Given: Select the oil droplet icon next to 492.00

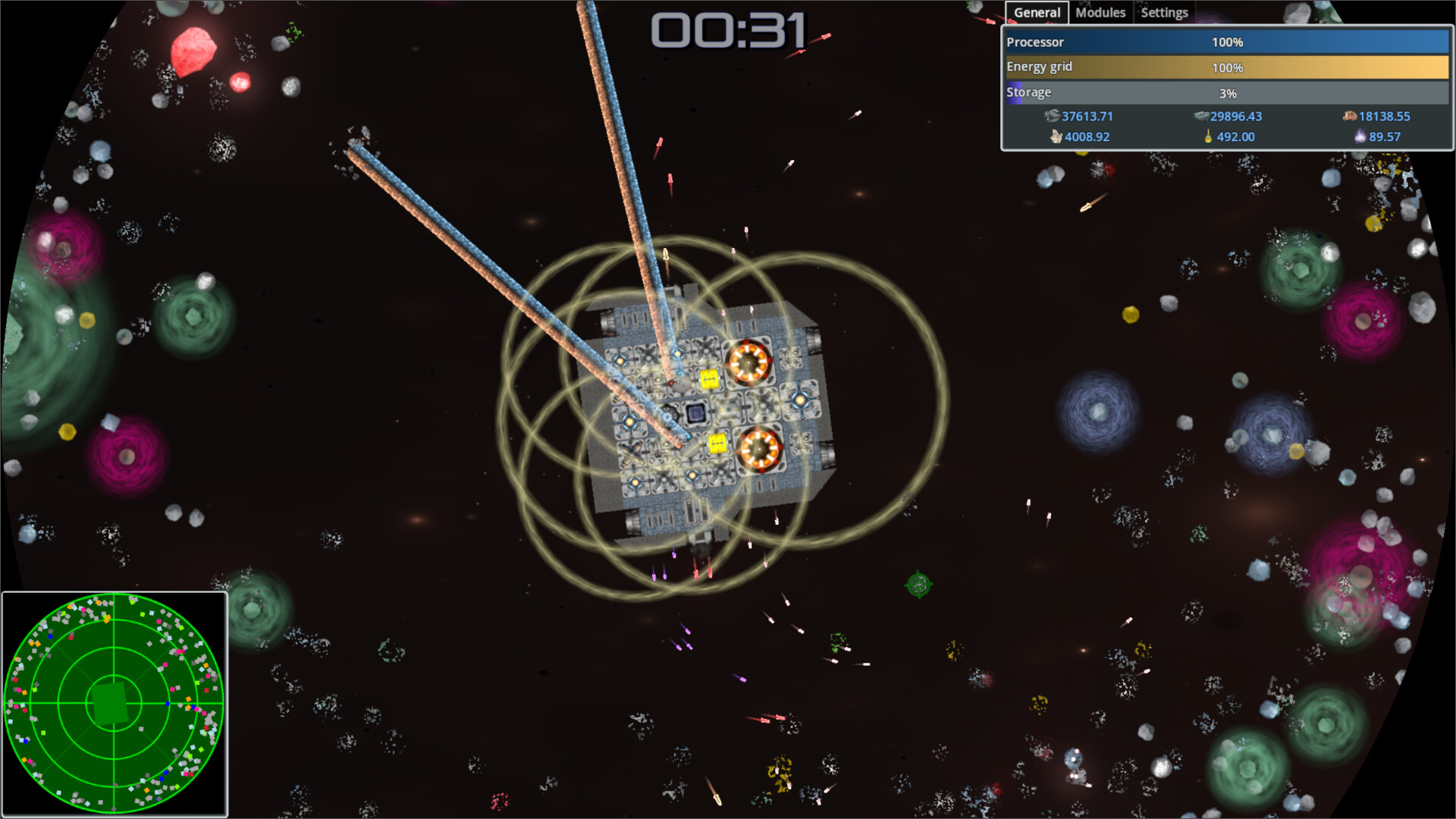Looking at the screenshot, I should pyautogui.click(x=1207, y=137).
